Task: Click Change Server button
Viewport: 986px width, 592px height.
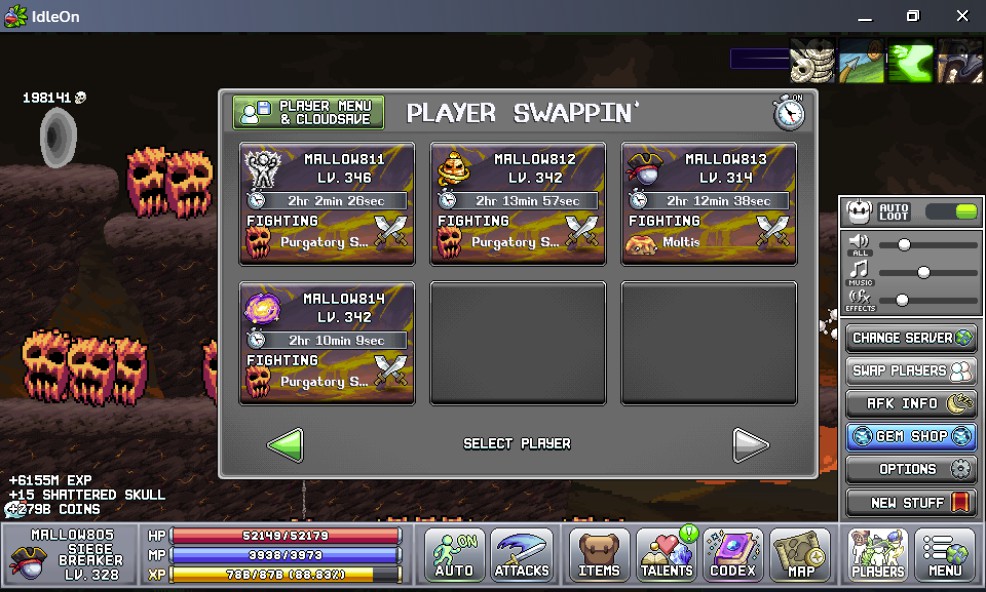Action: point(910,338)
